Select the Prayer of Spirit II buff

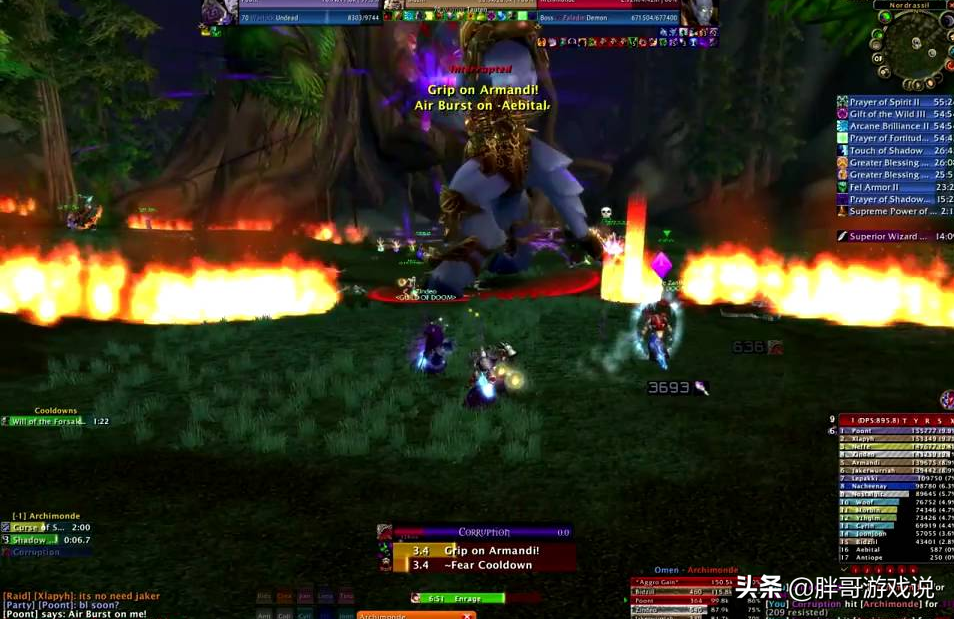pos(892,102)
